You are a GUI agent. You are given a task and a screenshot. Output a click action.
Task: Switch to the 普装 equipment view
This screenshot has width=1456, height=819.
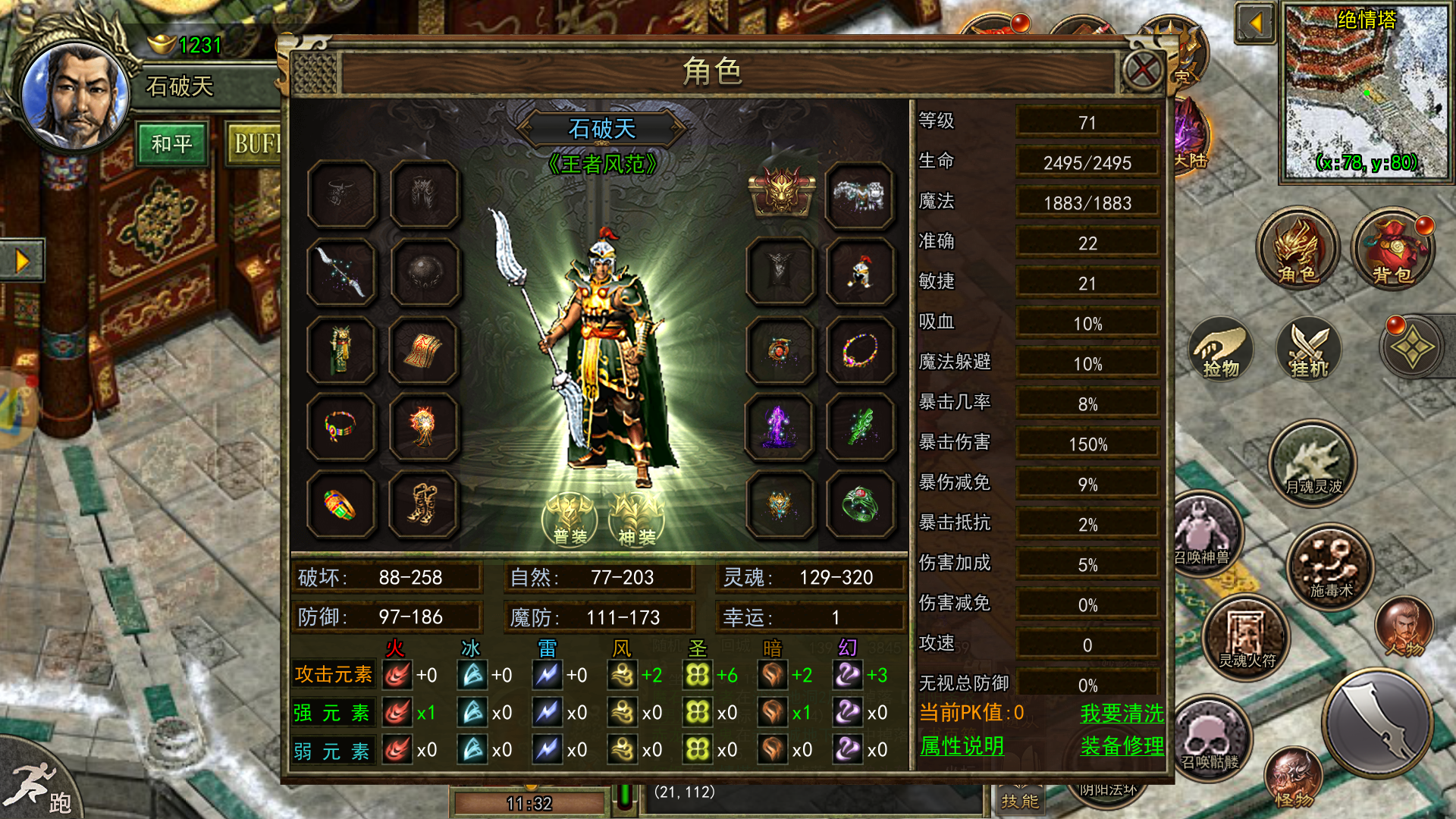570,520
